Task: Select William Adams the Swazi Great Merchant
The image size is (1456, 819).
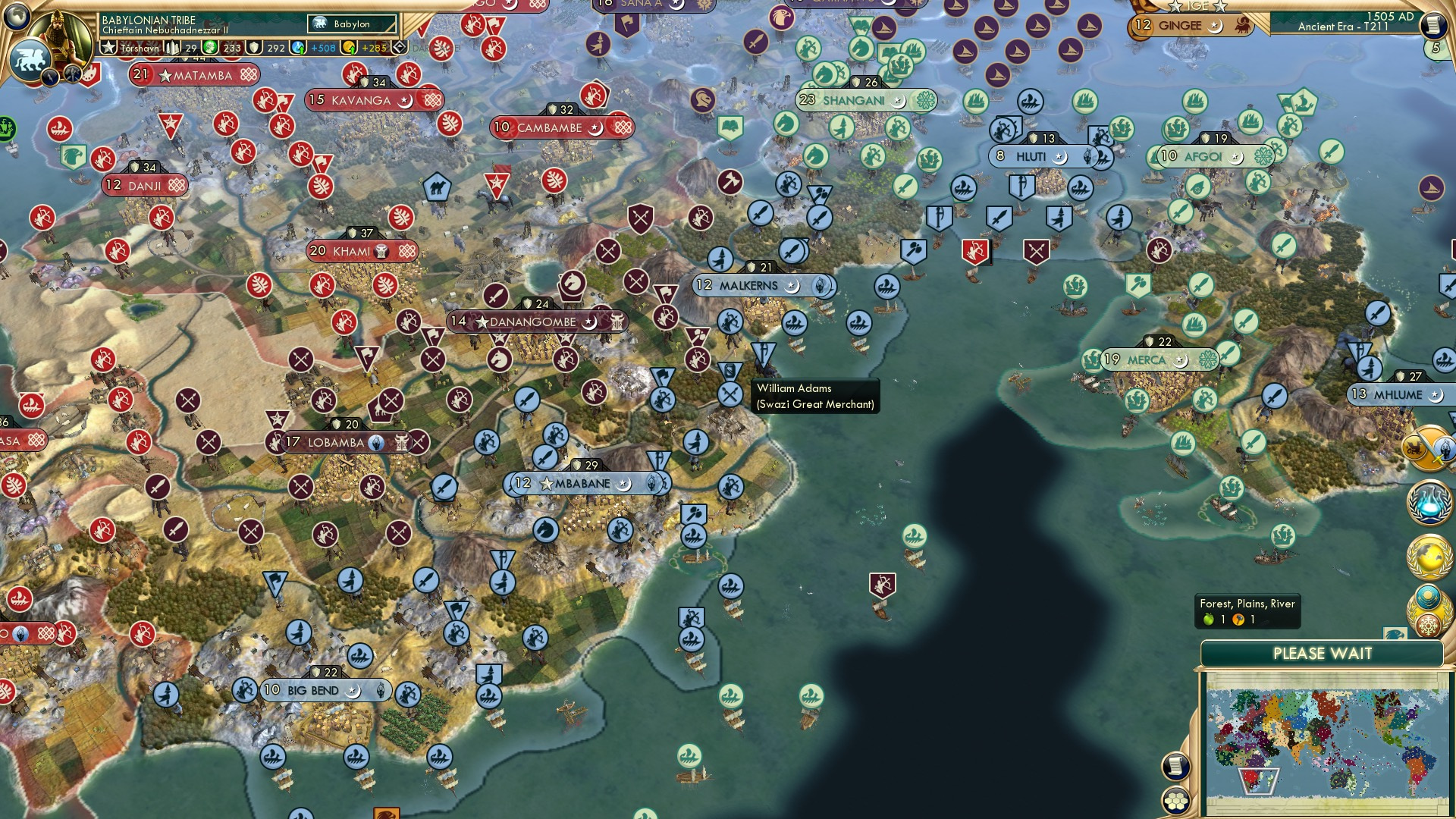Action: [x=730, y=369]
